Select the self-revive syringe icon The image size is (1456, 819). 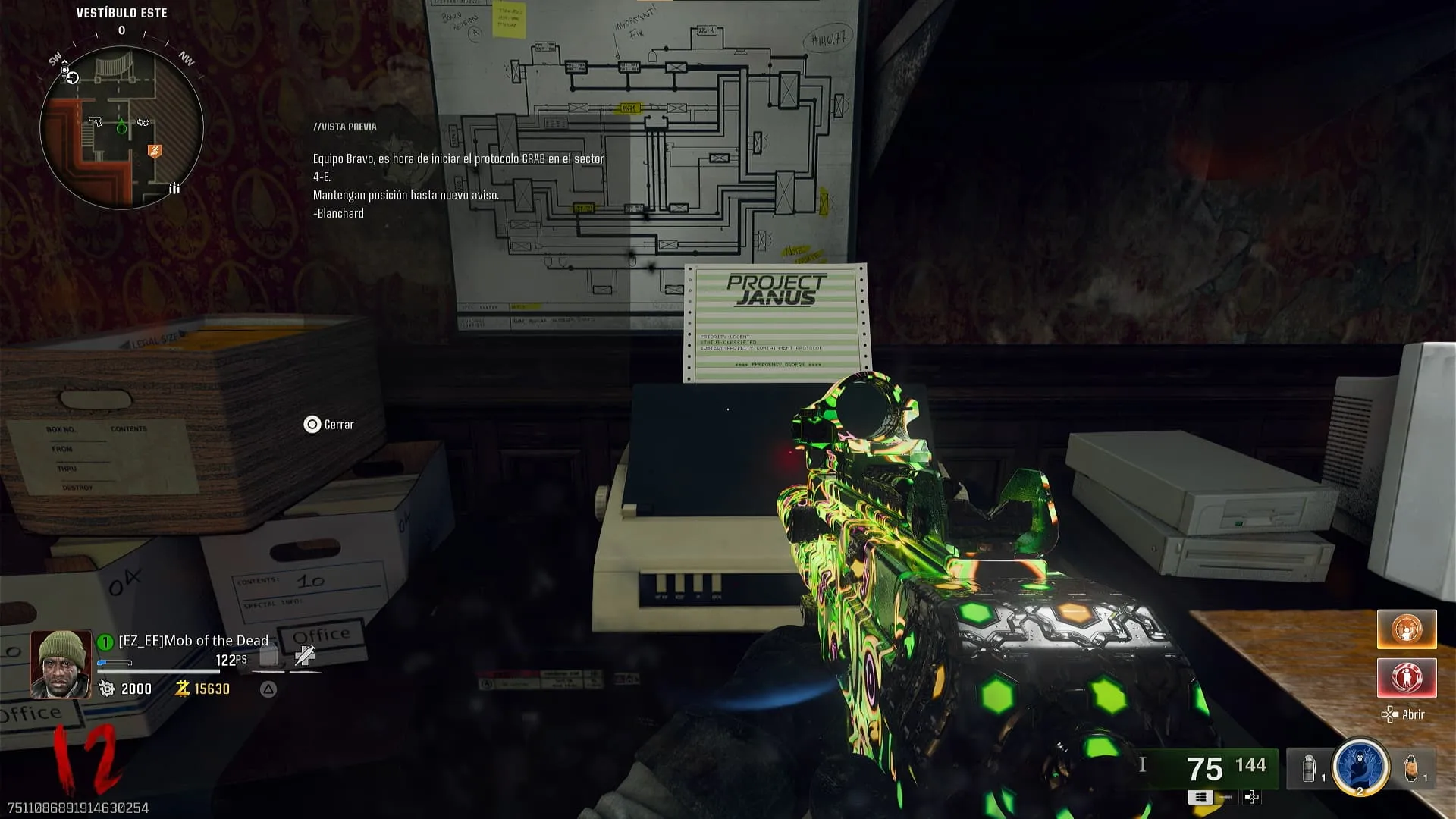pyautogui.click(x=305, y=655)
